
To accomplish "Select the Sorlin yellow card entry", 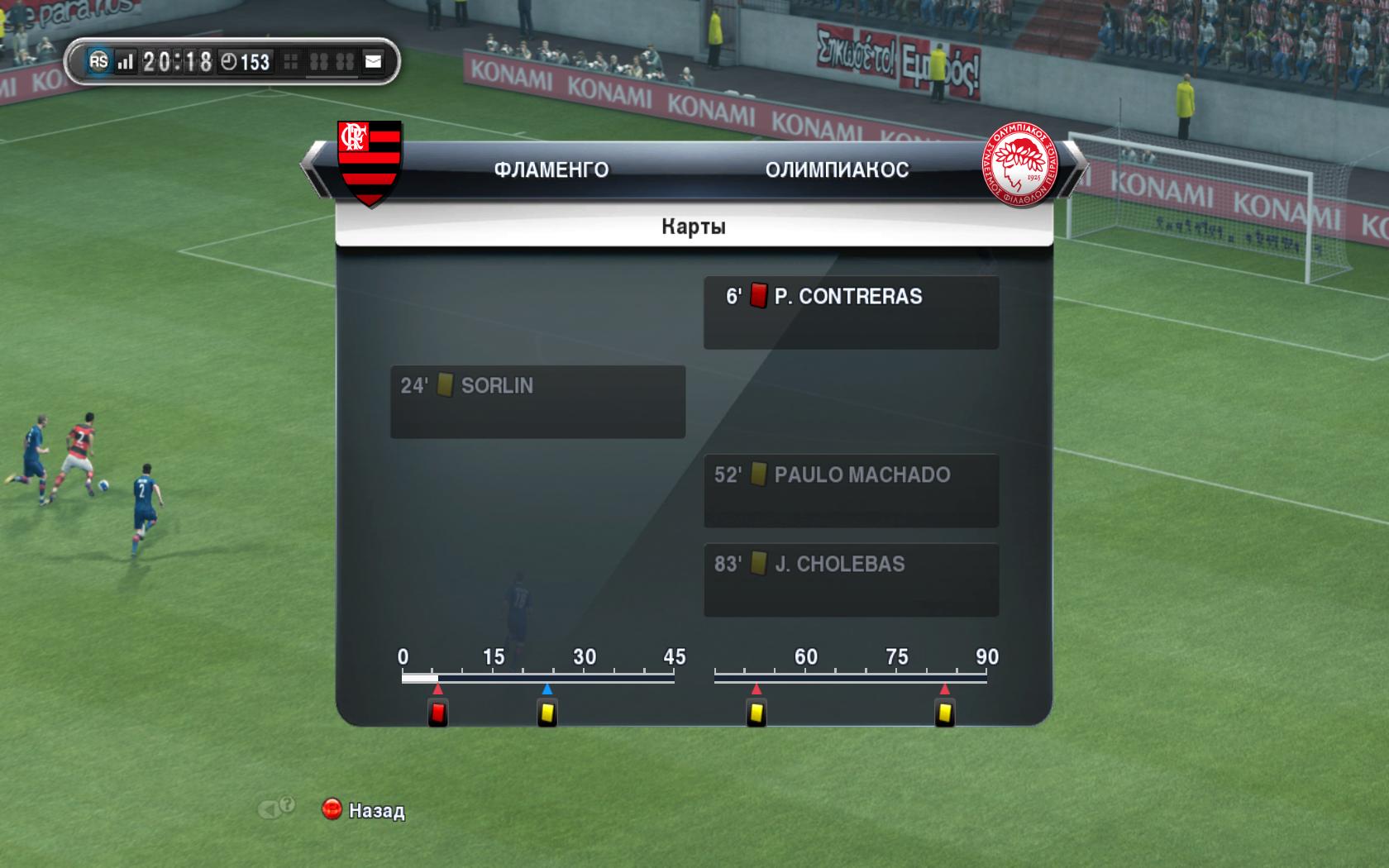I will click(537, 401).
